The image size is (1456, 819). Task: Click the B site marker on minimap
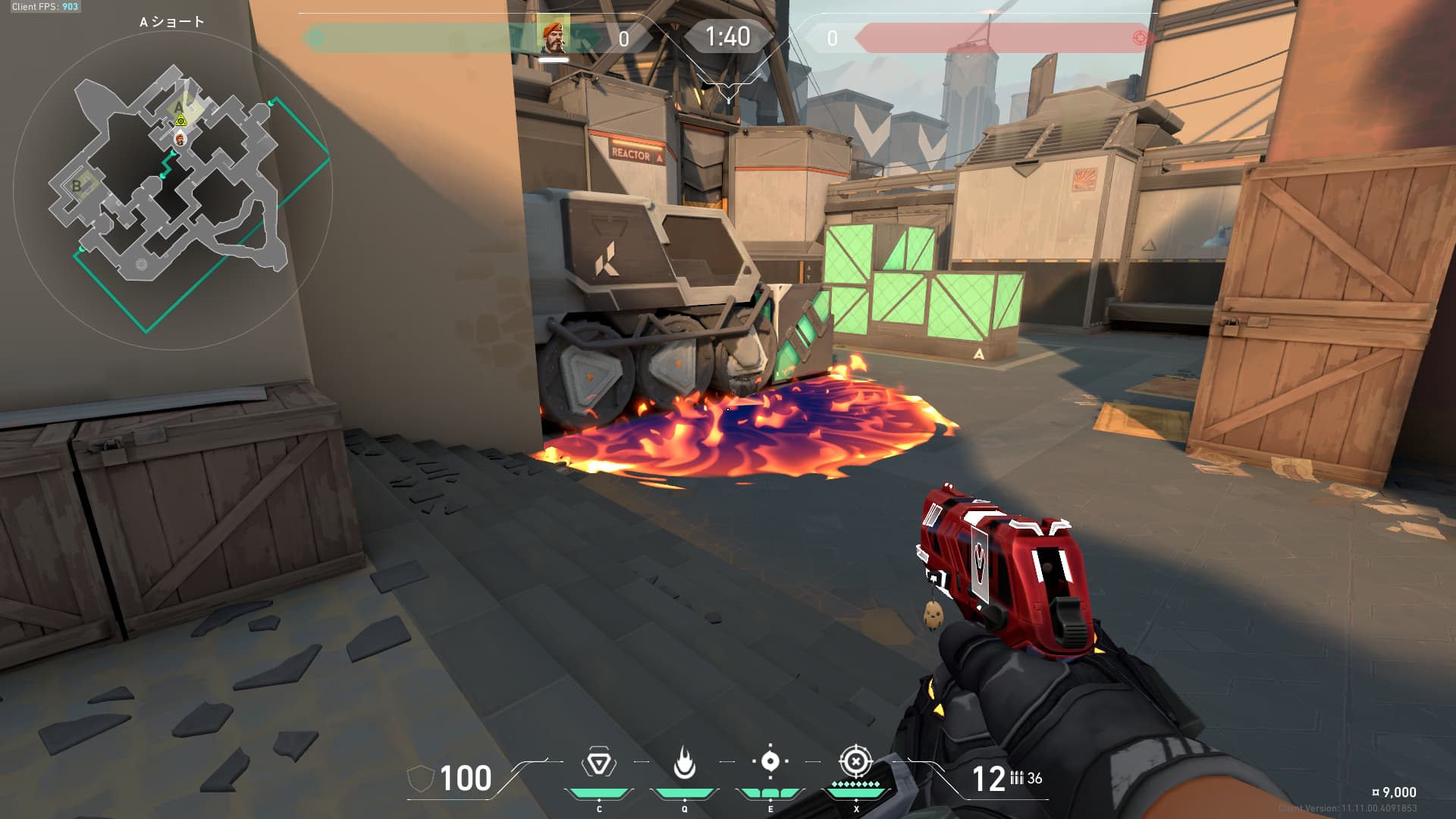tap(77, 186)
